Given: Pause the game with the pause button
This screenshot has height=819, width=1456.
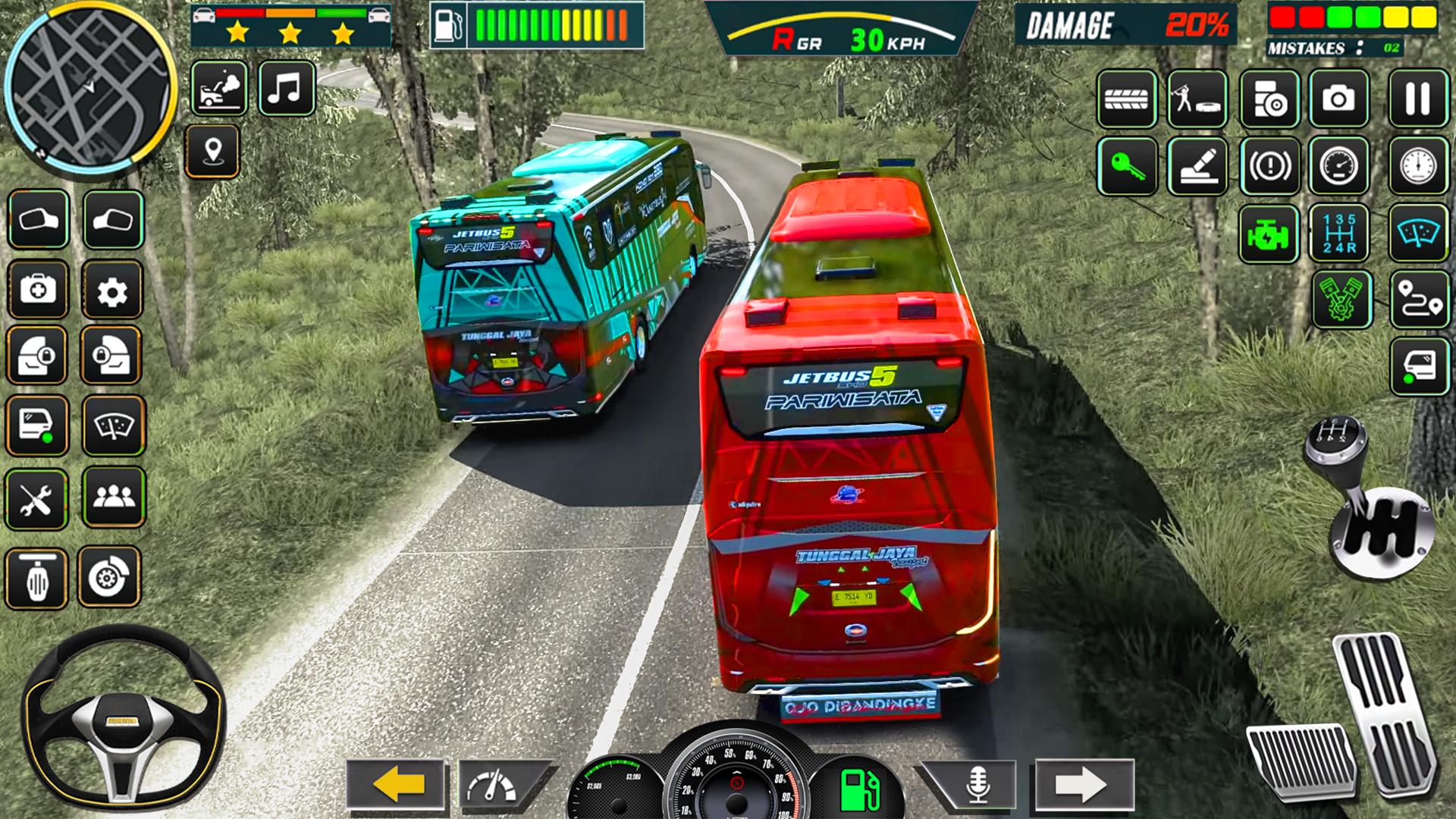Looking at the screenshot, I should (x=1417, y=99).
